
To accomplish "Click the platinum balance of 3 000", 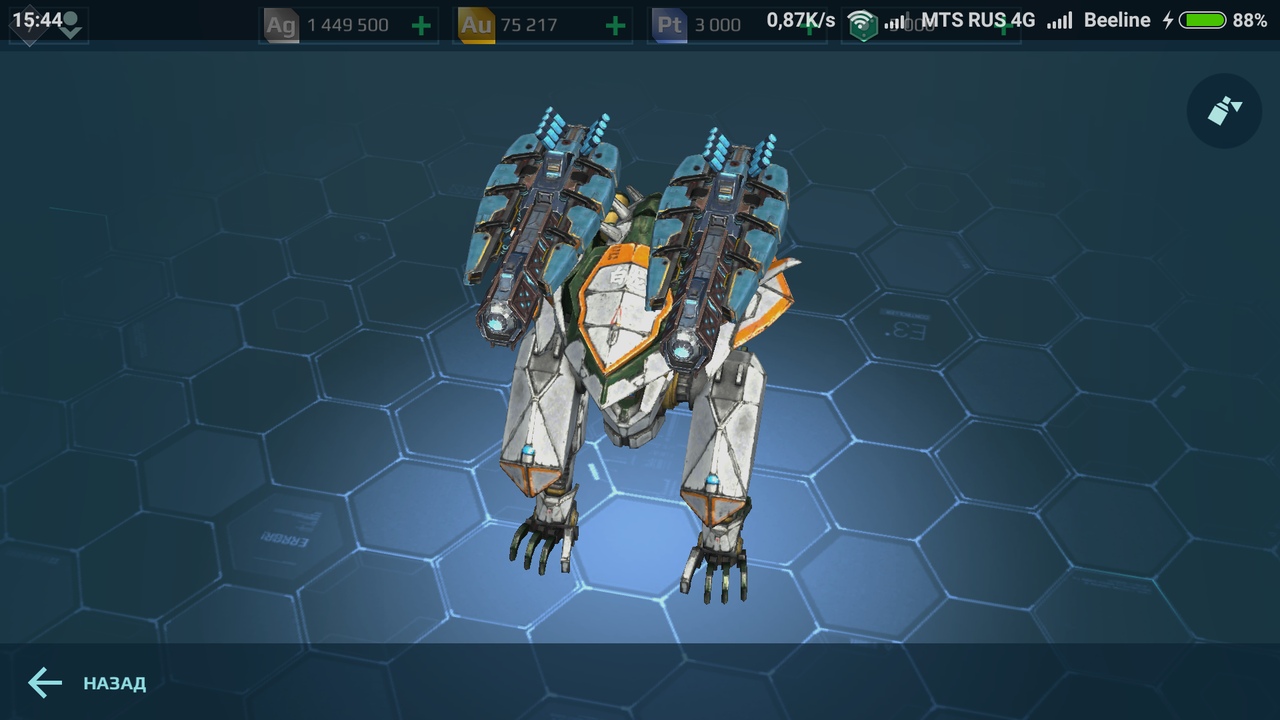I will pos(718,25).
